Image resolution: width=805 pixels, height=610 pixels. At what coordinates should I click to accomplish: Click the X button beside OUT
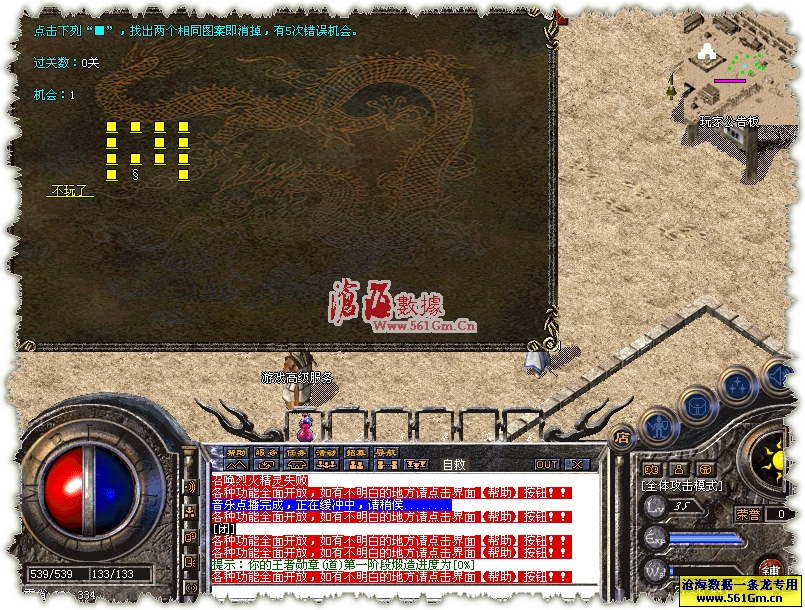tap(577, 464)
